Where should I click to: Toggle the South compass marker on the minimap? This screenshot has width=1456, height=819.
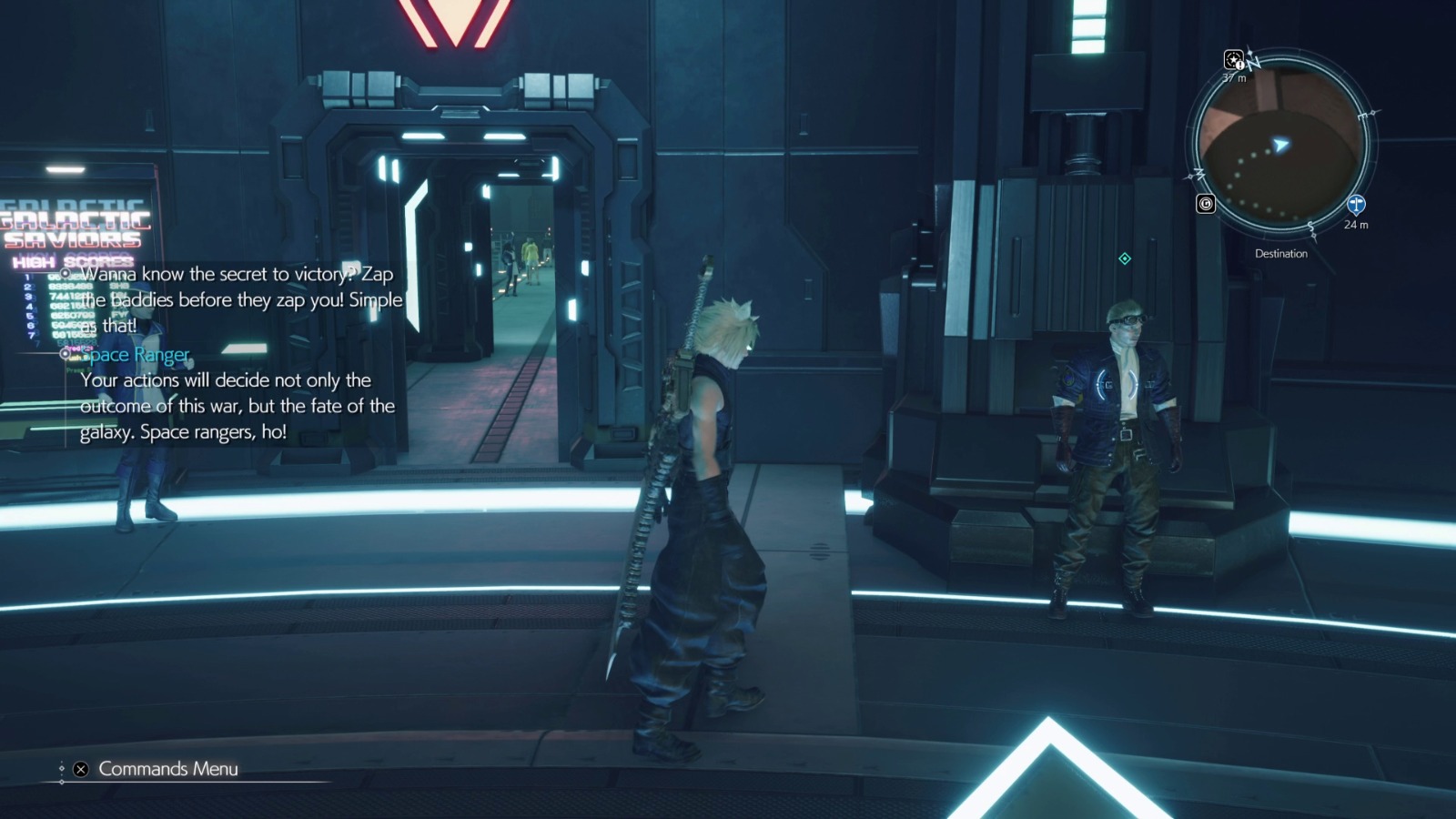point(1310,226)
